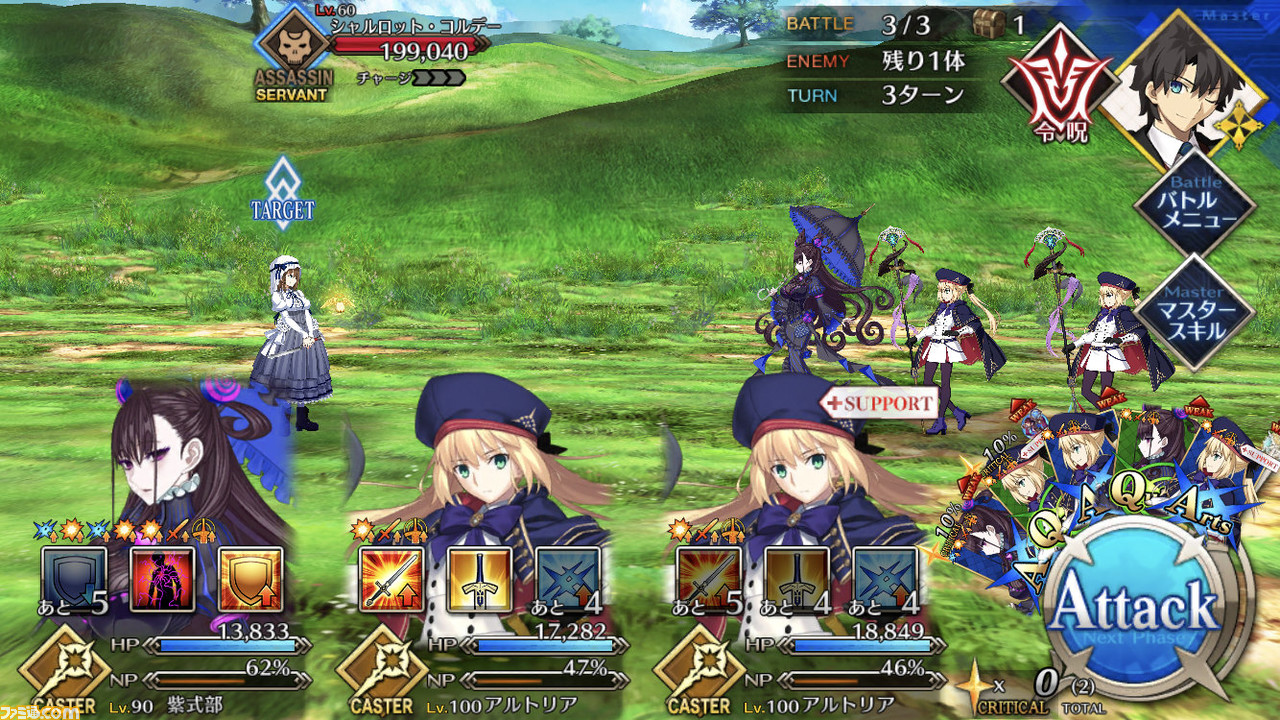This screenshot has width=1280, height=720.
Task: Select Murasaki Shikibu's blue shield skill on cooldown
Action: coord(74,579)
